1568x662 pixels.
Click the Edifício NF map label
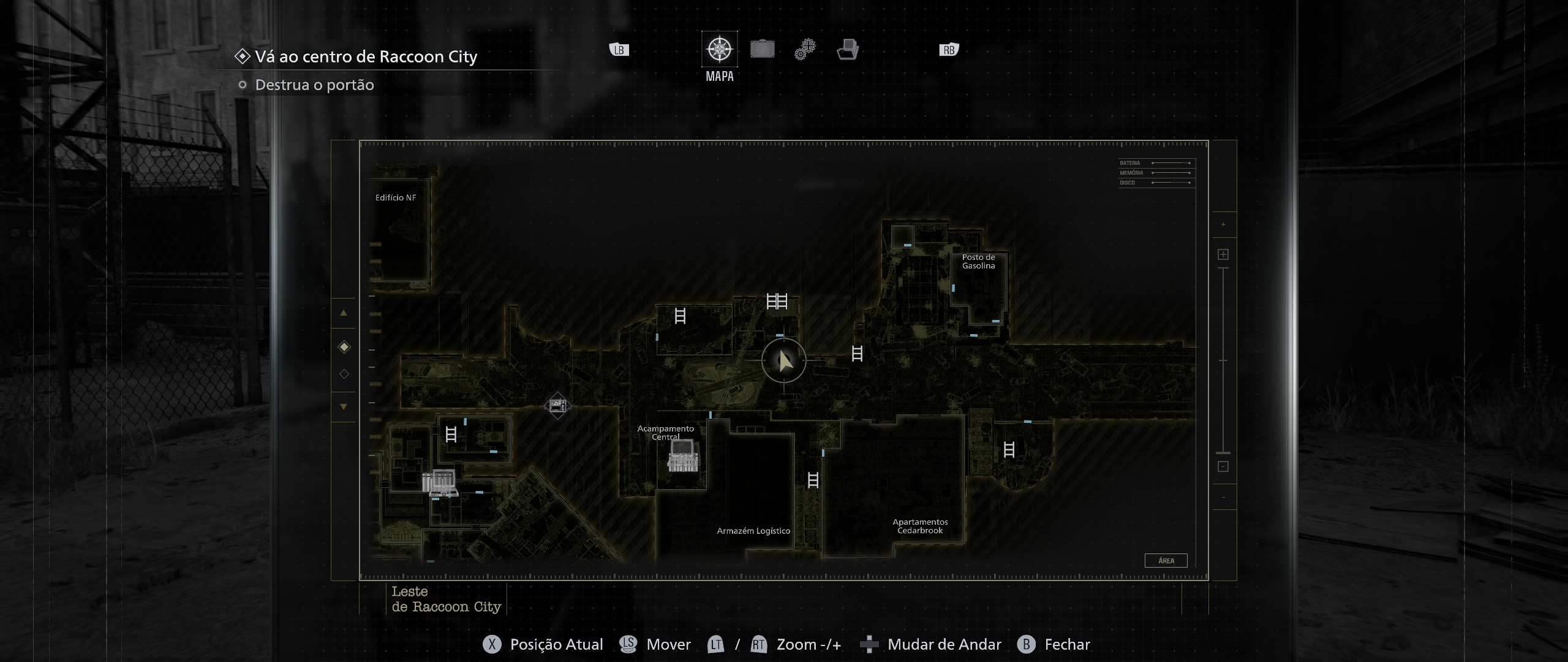[x=396, y=198]
